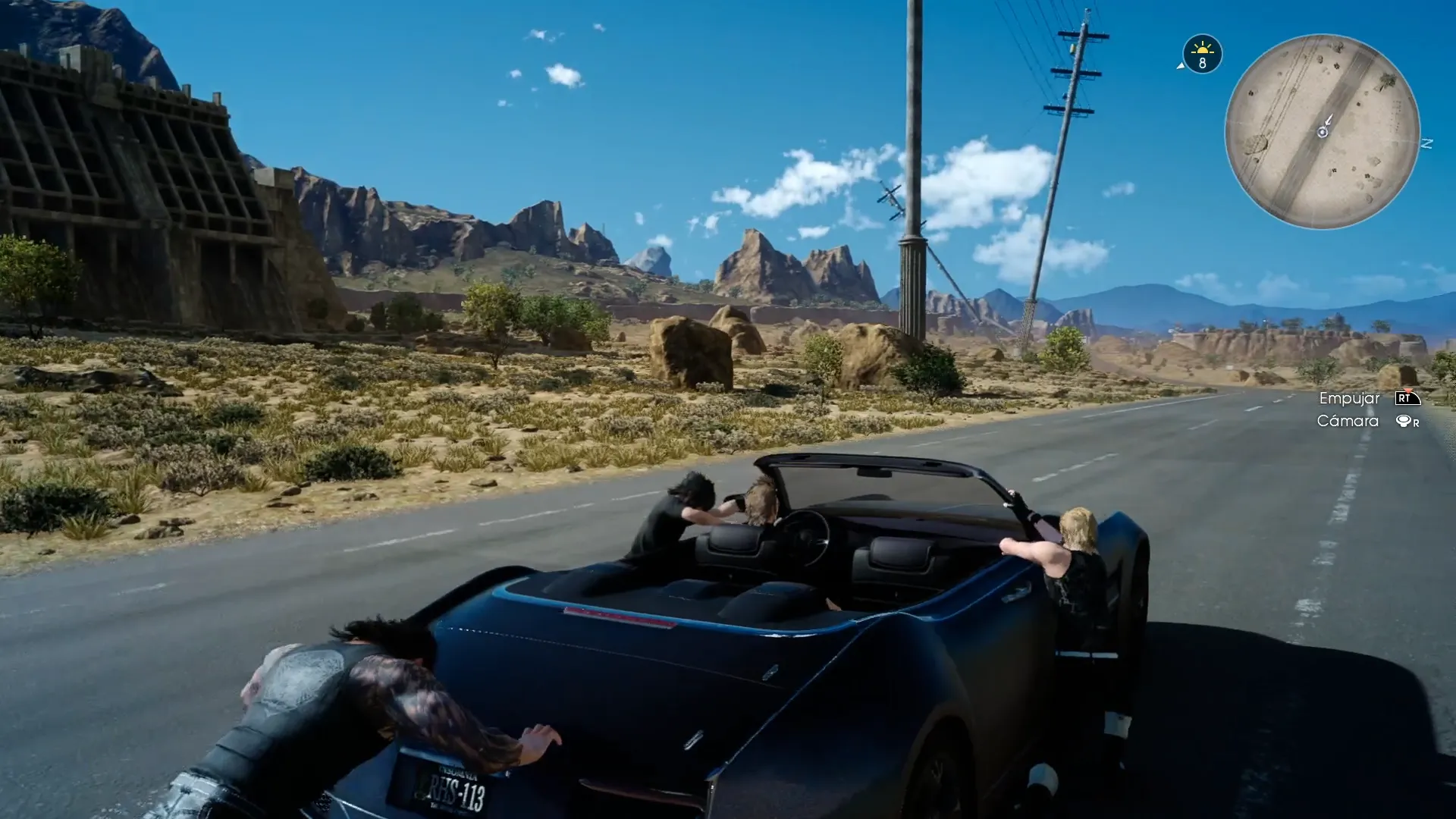Toggle the Cámara control prompt
Image resolution: width=1456 pixels, height=819 pixels.
[x=1365, y=420]
